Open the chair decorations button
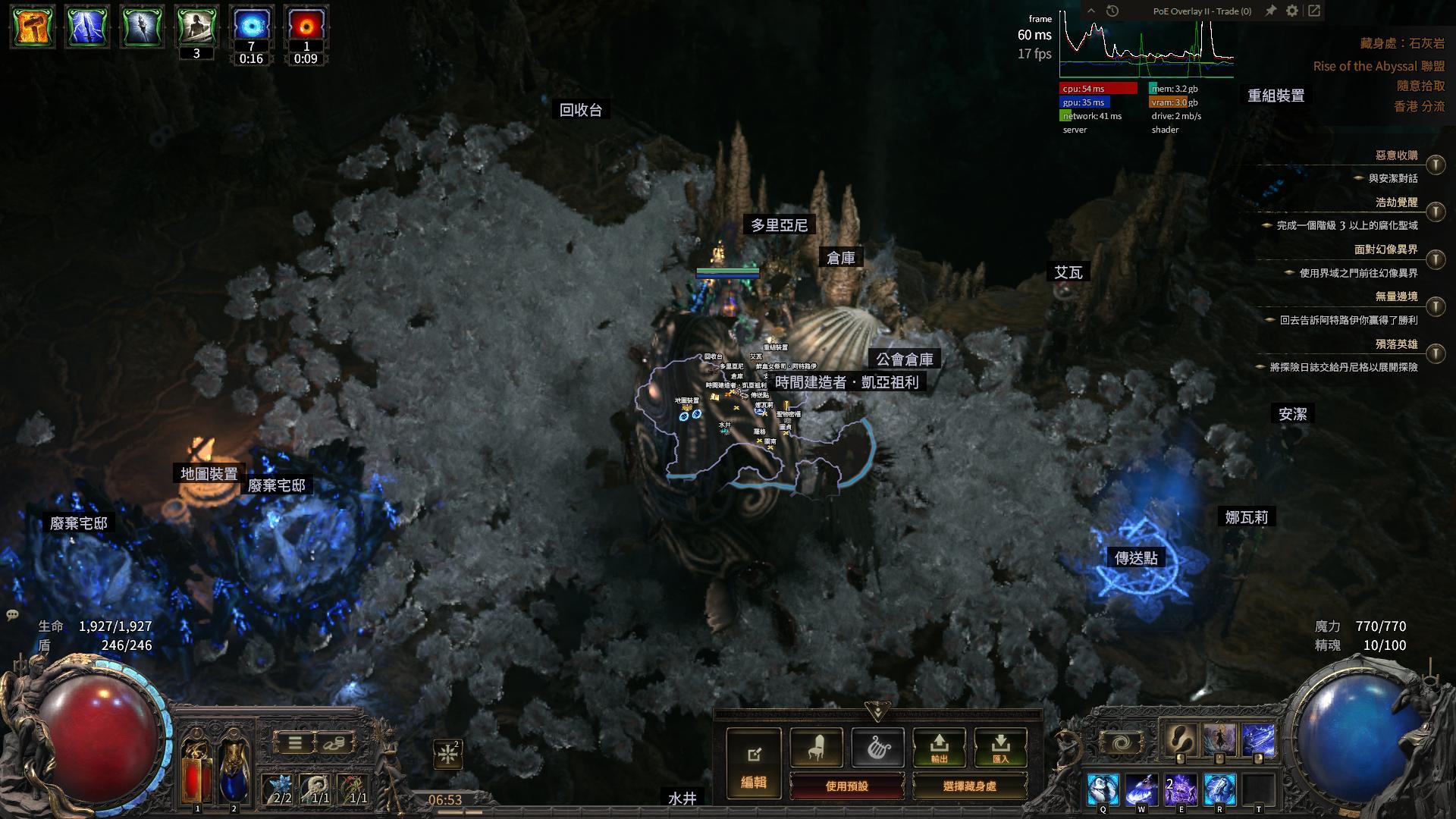The image size is (1456, 819). pyautogui.click(x=816, y=748)
